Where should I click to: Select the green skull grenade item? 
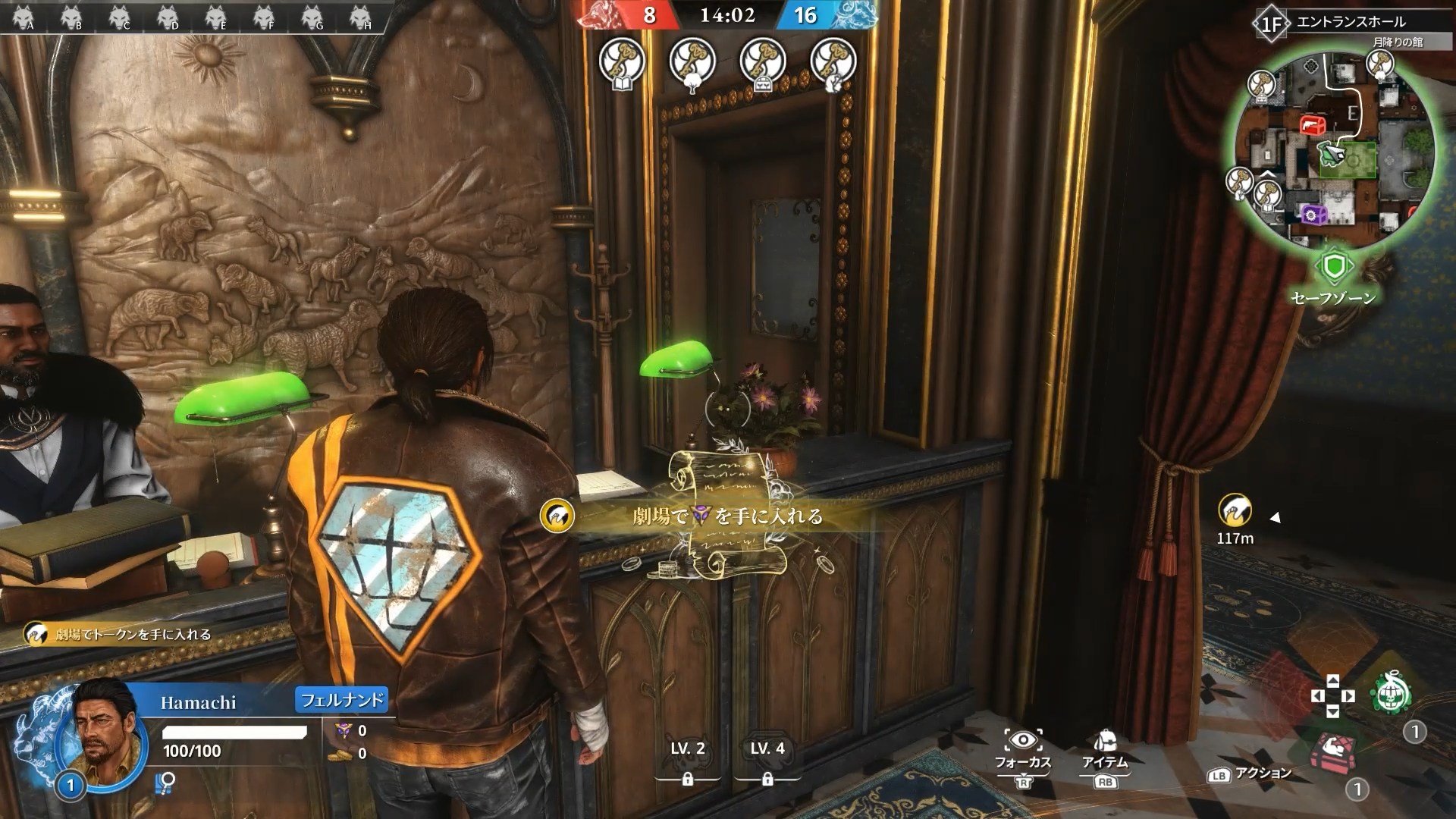click(1392, 693)
